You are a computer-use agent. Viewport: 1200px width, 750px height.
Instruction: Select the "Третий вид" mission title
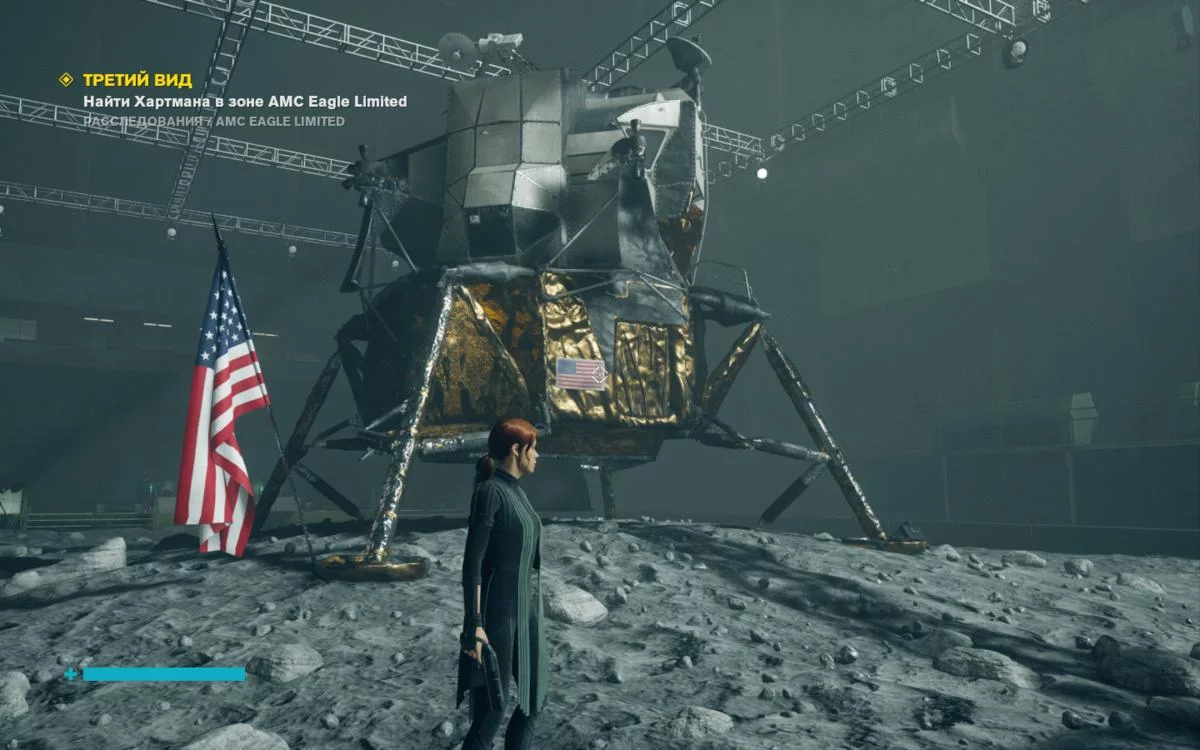137,80
